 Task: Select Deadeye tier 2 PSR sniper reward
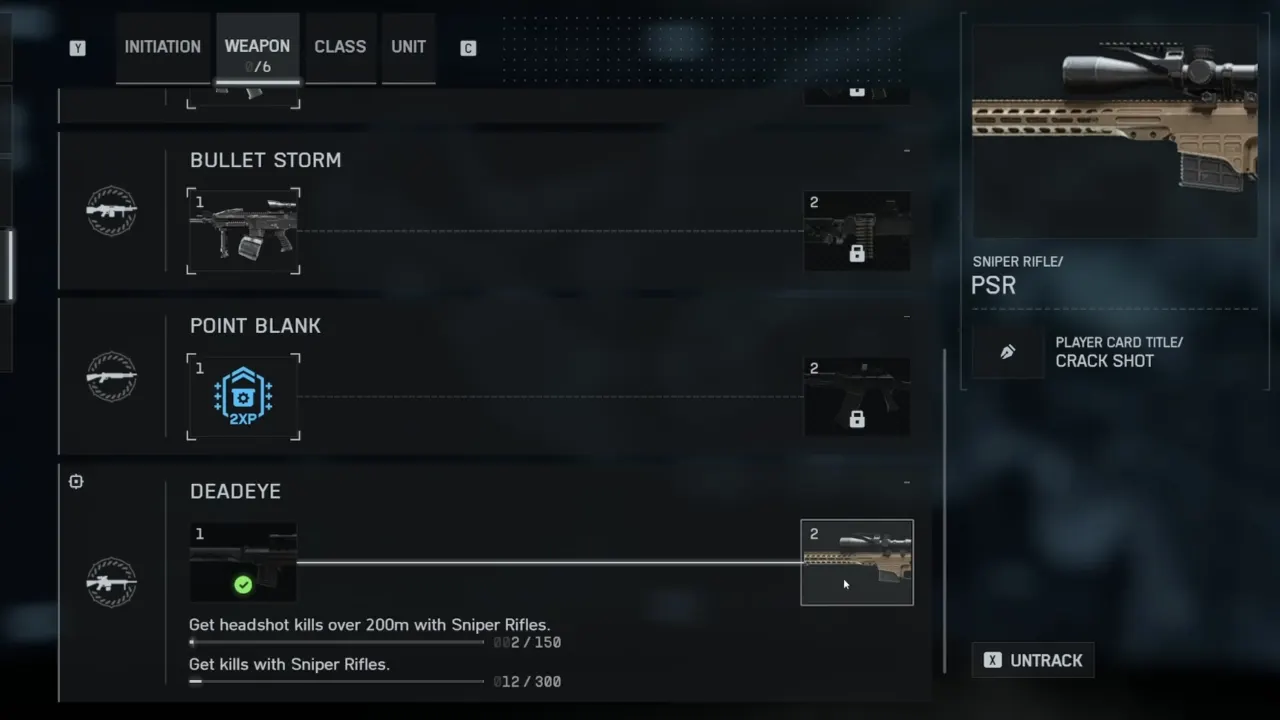pyautogui.click(x=857, y=562)
